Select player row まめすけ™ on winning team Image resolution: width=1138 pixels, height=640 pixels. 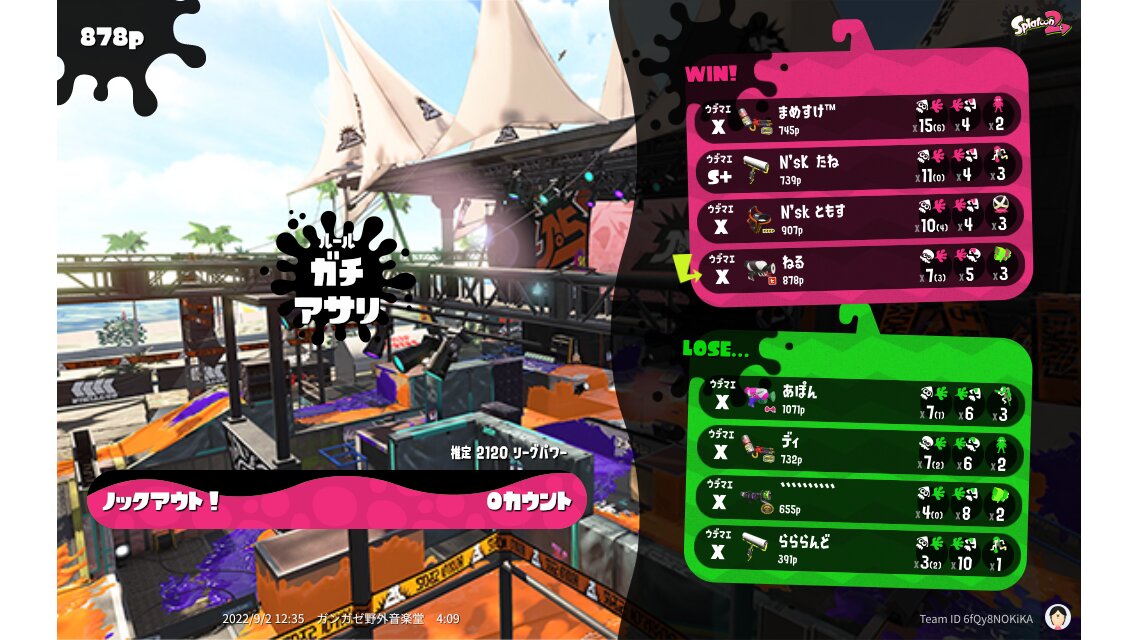(858, 118)
